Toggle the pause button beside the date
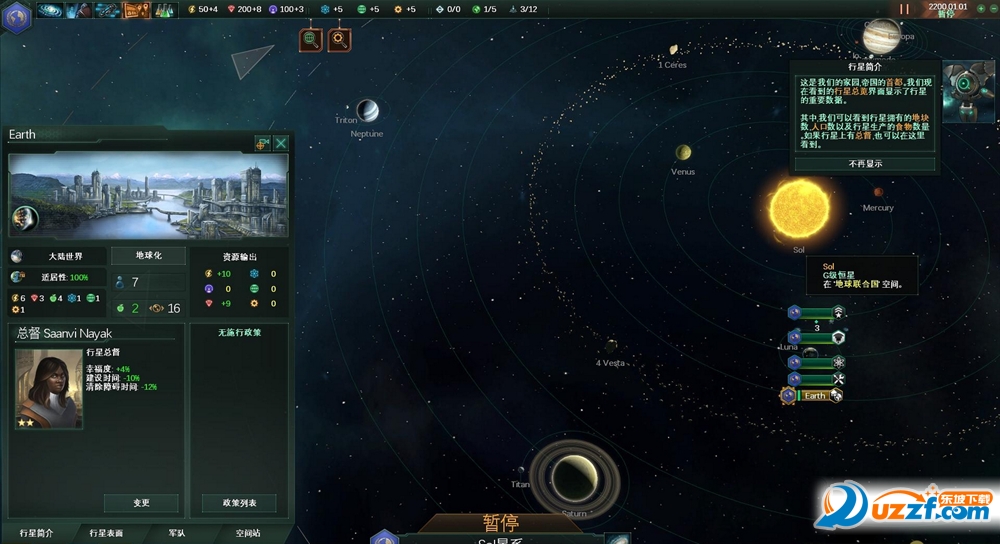Screen dimensions: 1000x544 (905, 8)
